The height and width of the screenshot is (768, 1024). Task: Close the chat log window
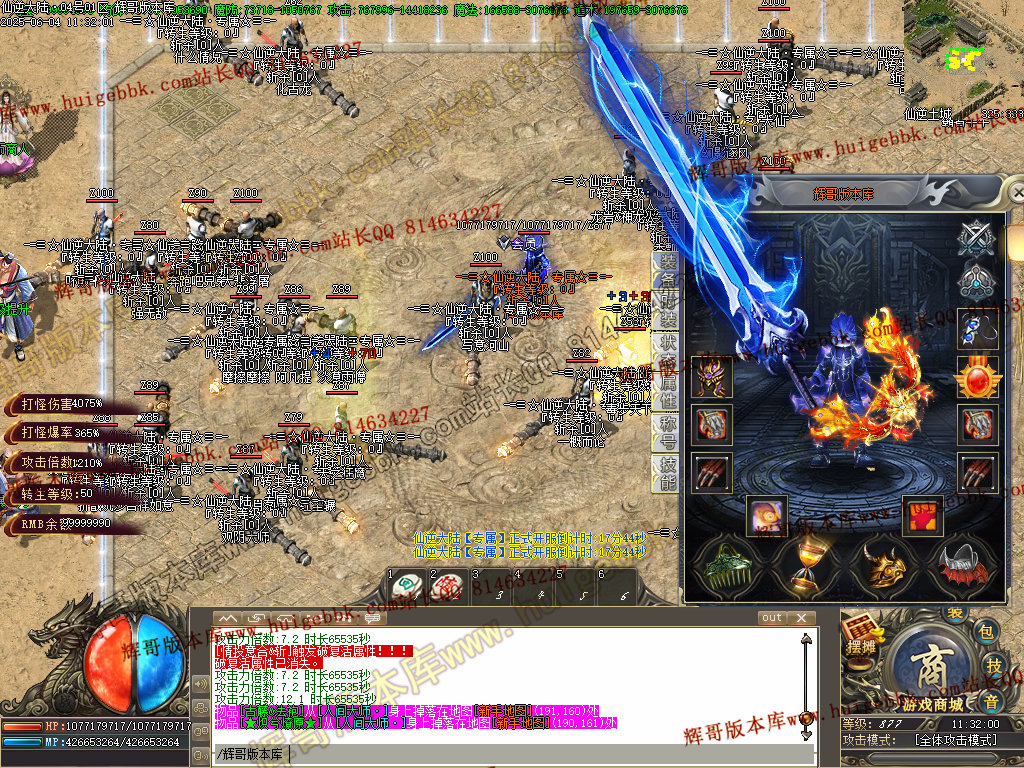[x=800, y=618]
